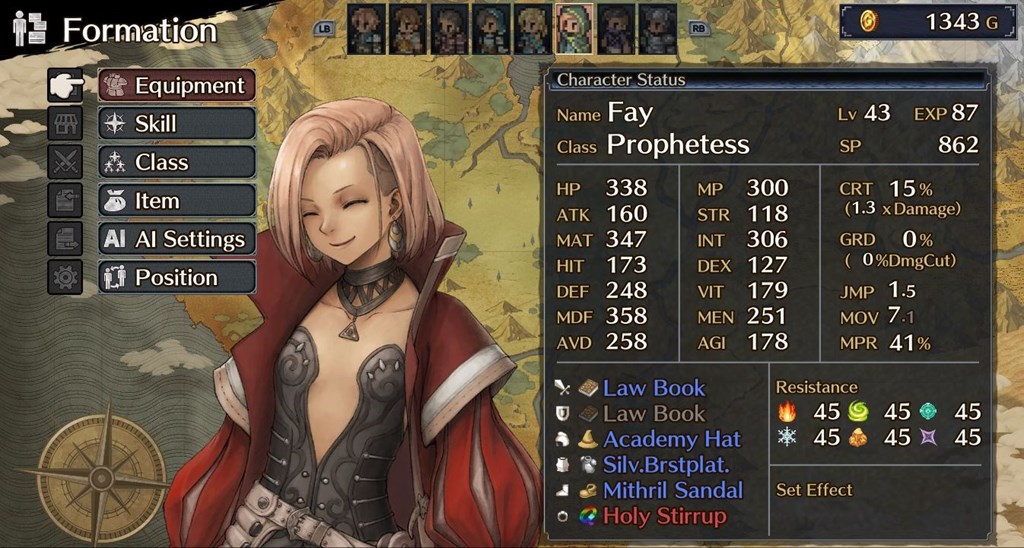Select the Mithril Sandal slot
The height and width of the screenshot is (548, 1024).
coord(673,490)
